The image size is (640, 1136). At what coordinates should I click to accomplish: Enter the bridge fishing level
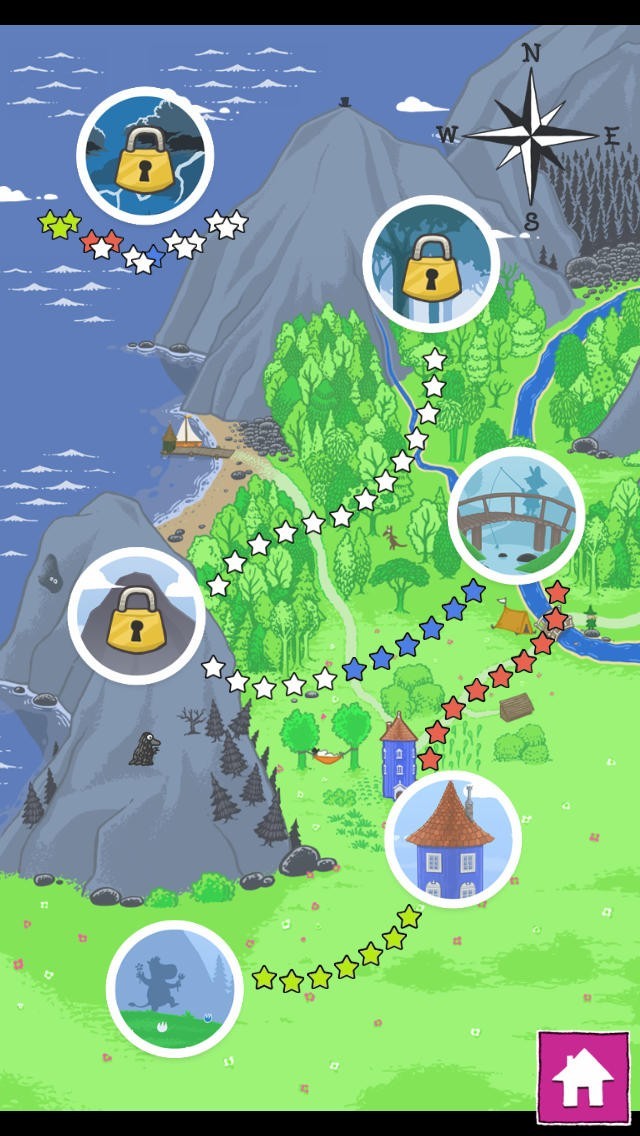(x=516, y=516)
